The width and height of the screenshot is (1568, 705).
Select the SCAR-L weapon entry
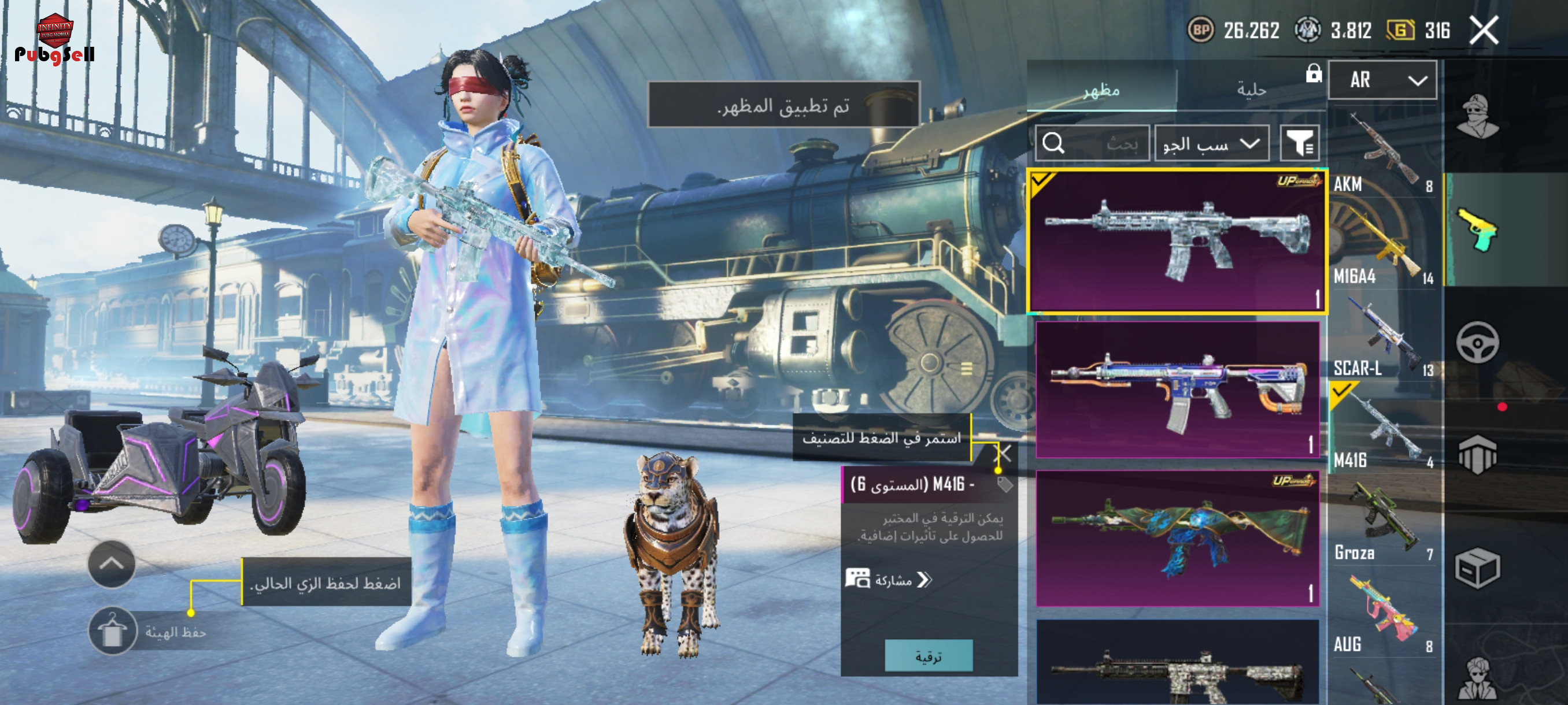(1382, 338)
